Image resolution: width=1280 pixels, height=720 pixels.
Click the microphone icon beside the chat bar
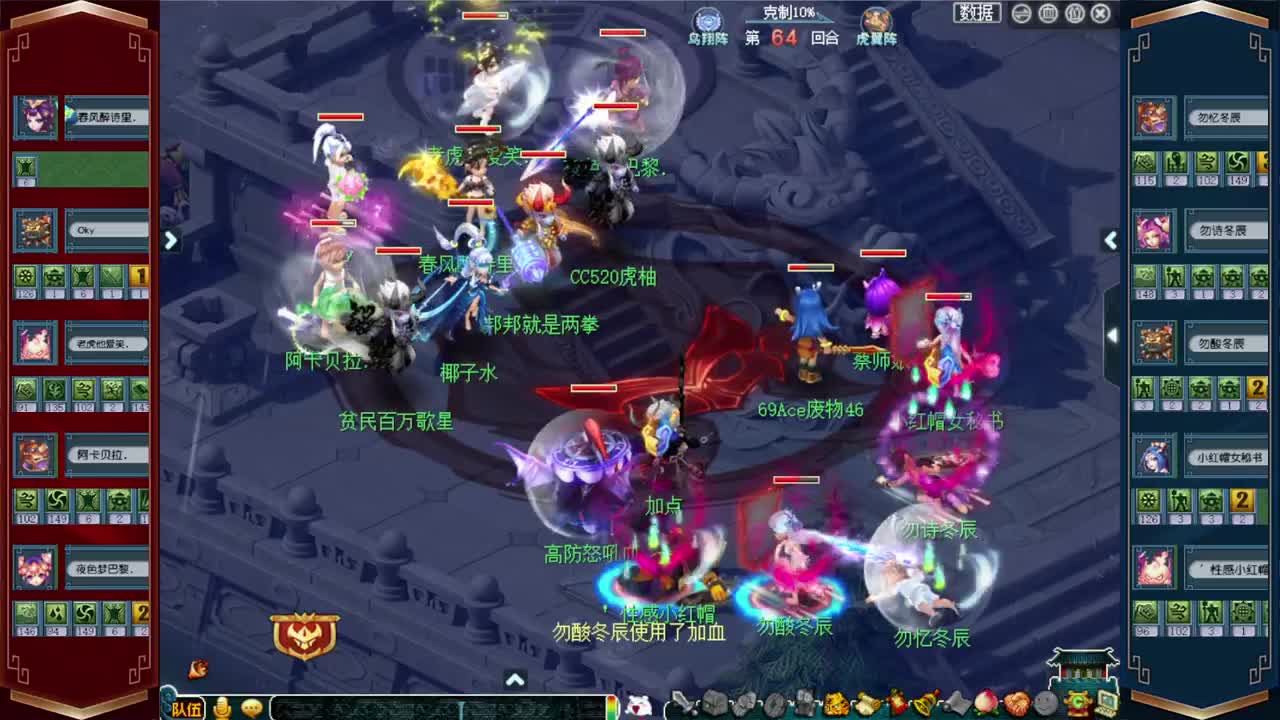click(224, 707)
